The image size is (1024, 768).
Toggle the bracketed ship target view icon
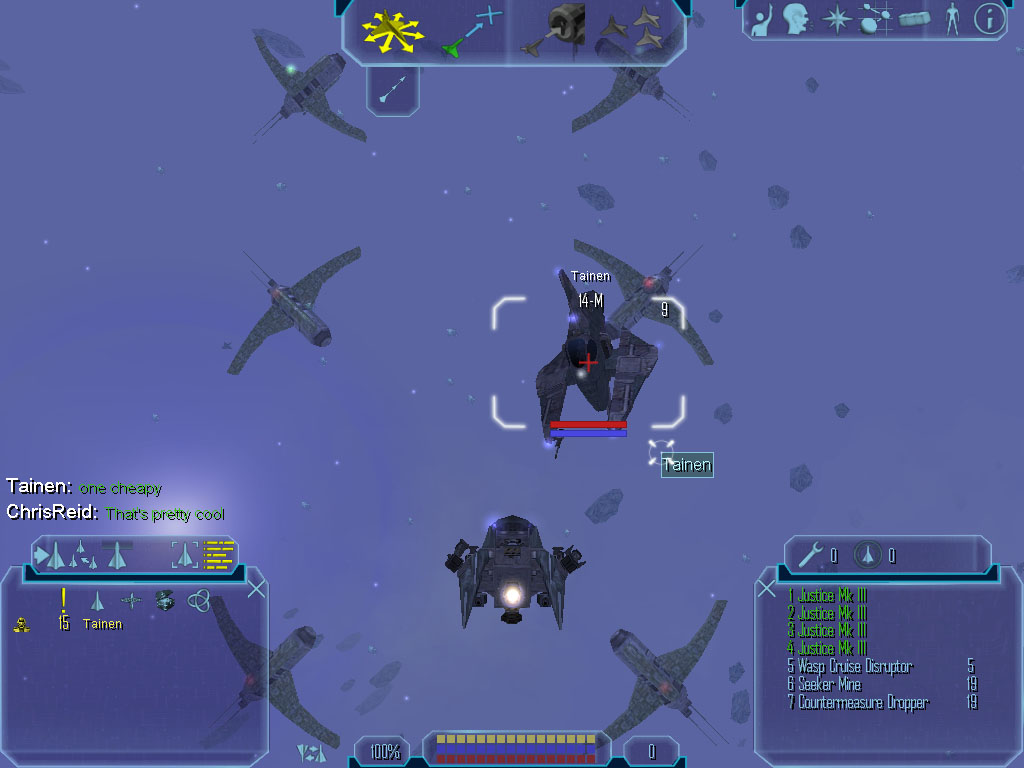[185, 554]
